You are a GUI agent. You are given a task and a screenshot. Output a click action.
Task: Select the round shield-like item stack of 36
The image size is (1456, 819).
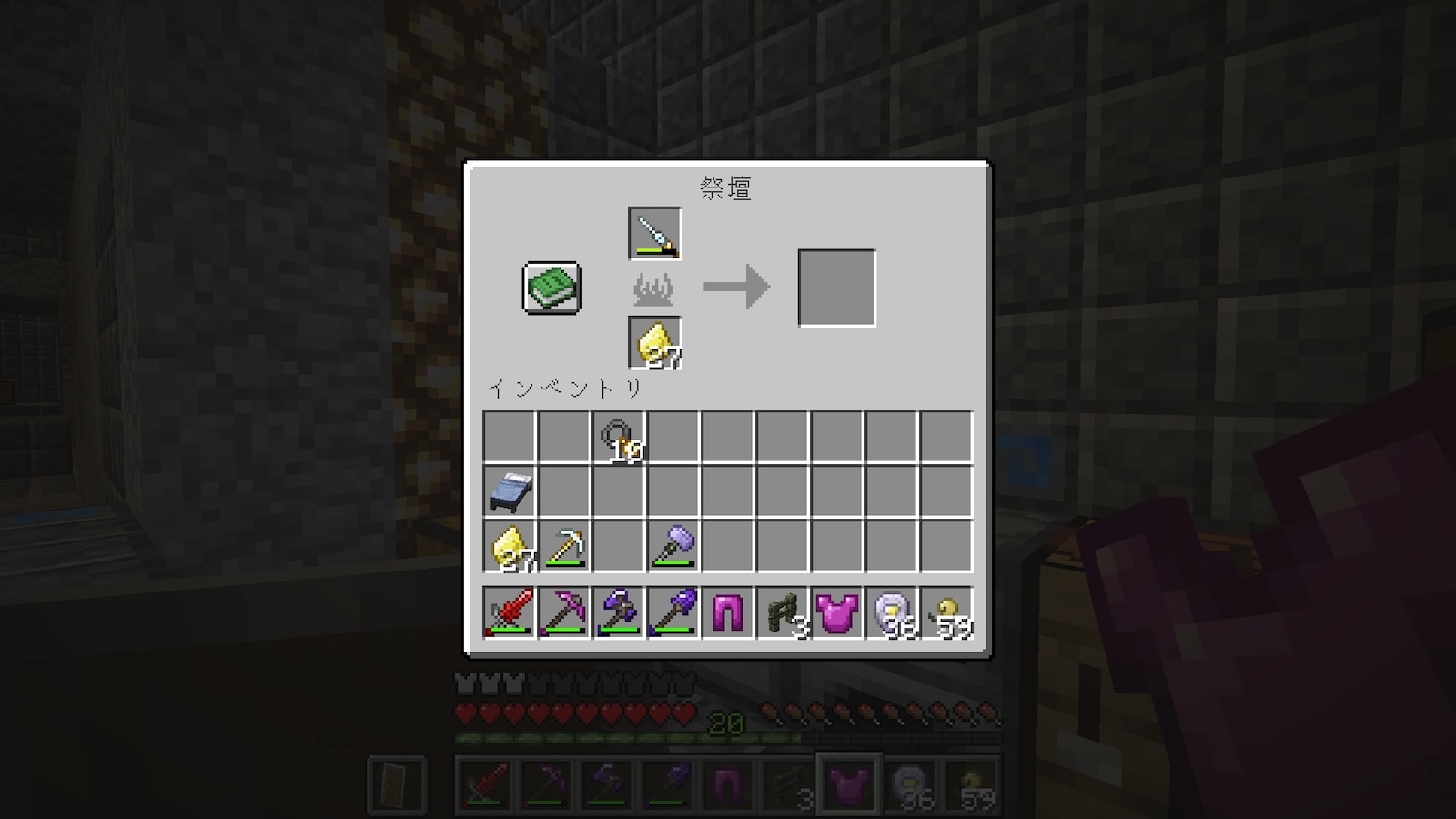[892, 612]
